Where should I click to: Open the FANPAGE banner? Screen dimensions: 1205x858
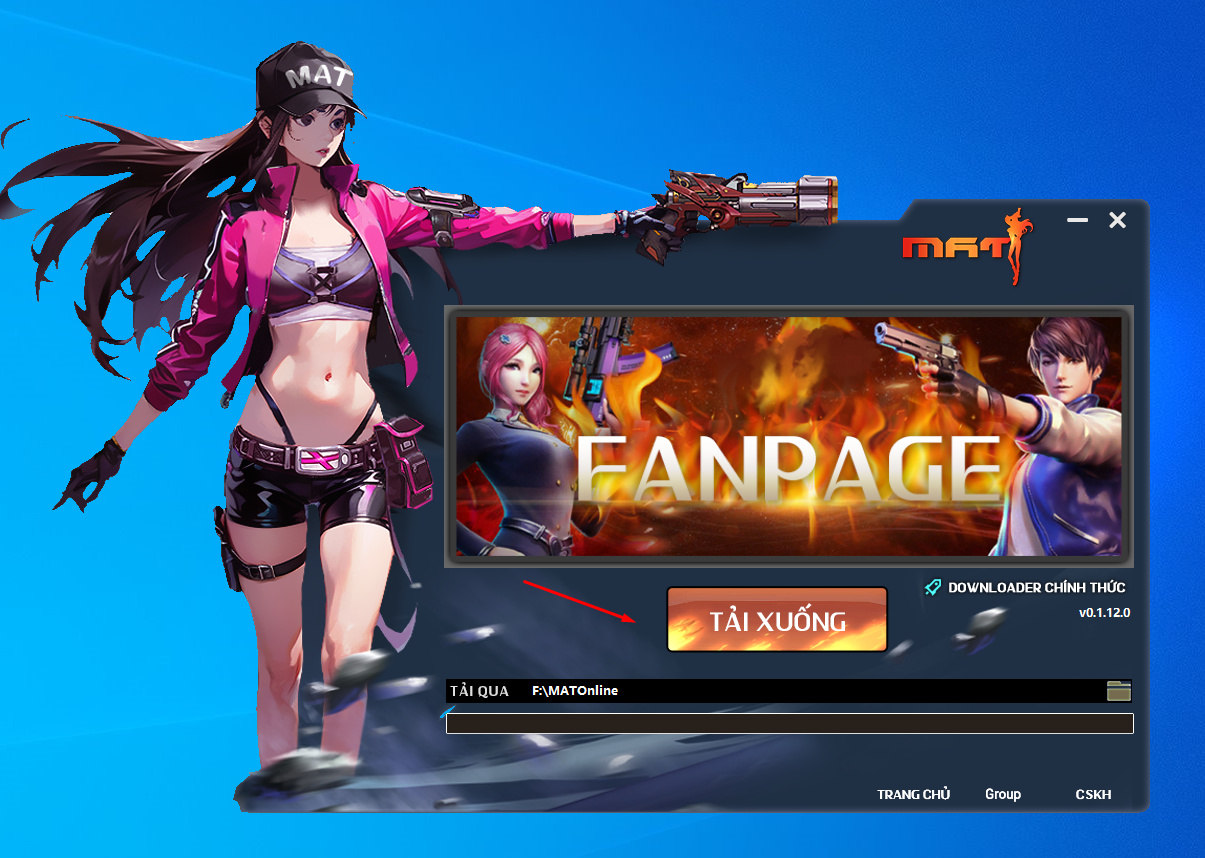click(x=788, y=435)
